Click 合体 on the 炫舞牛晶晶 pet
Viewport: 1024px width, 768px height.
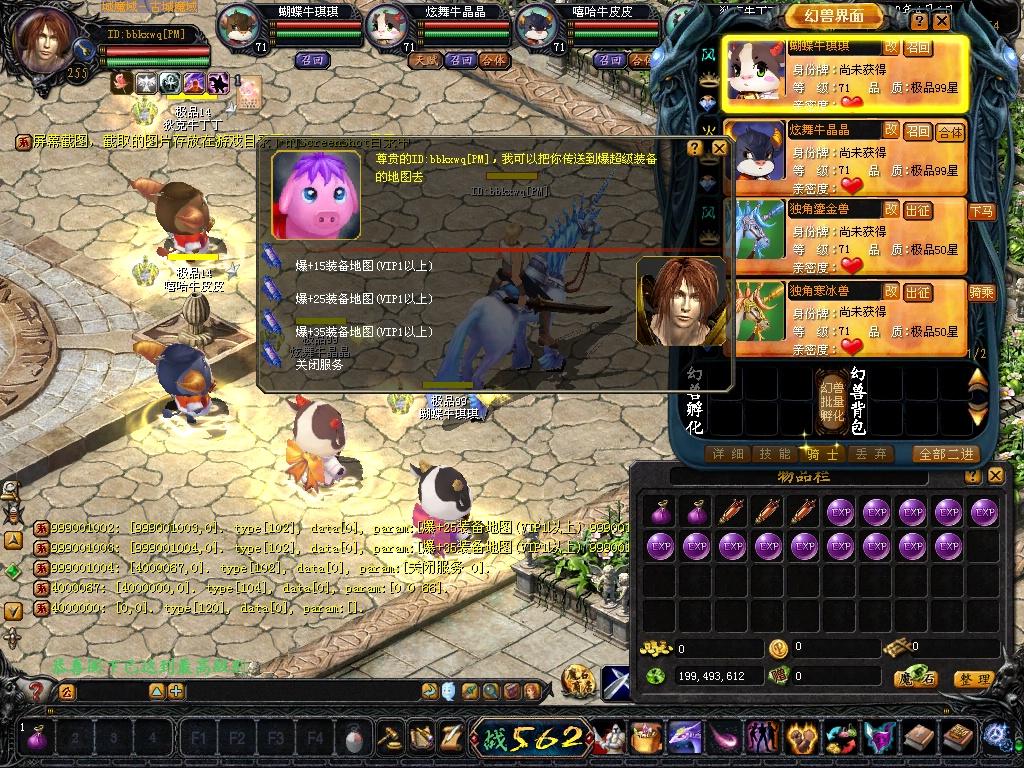pyautogui.click(x=950, y=132)
